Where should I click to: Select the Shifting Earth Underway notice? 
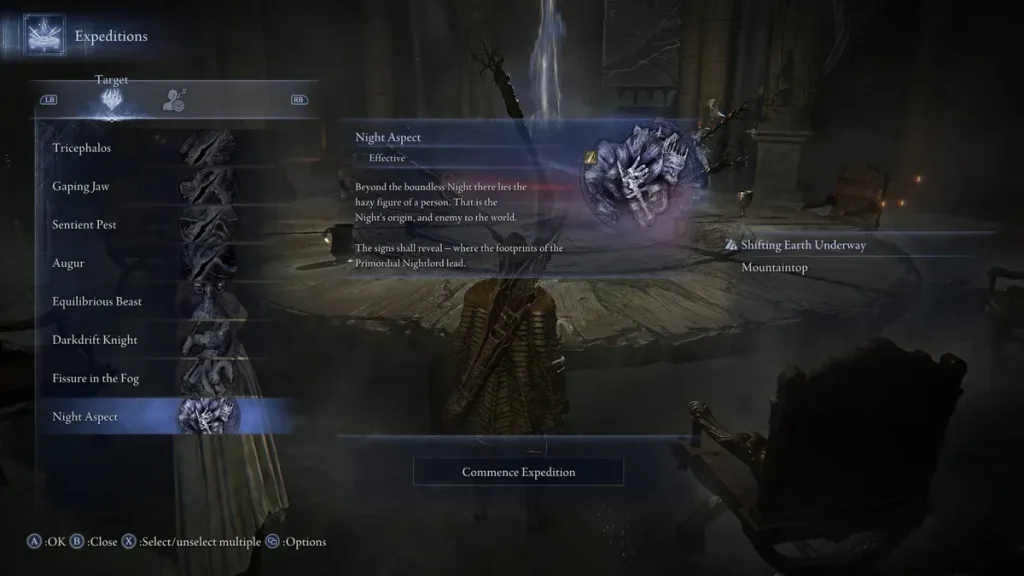click(803, 245)
